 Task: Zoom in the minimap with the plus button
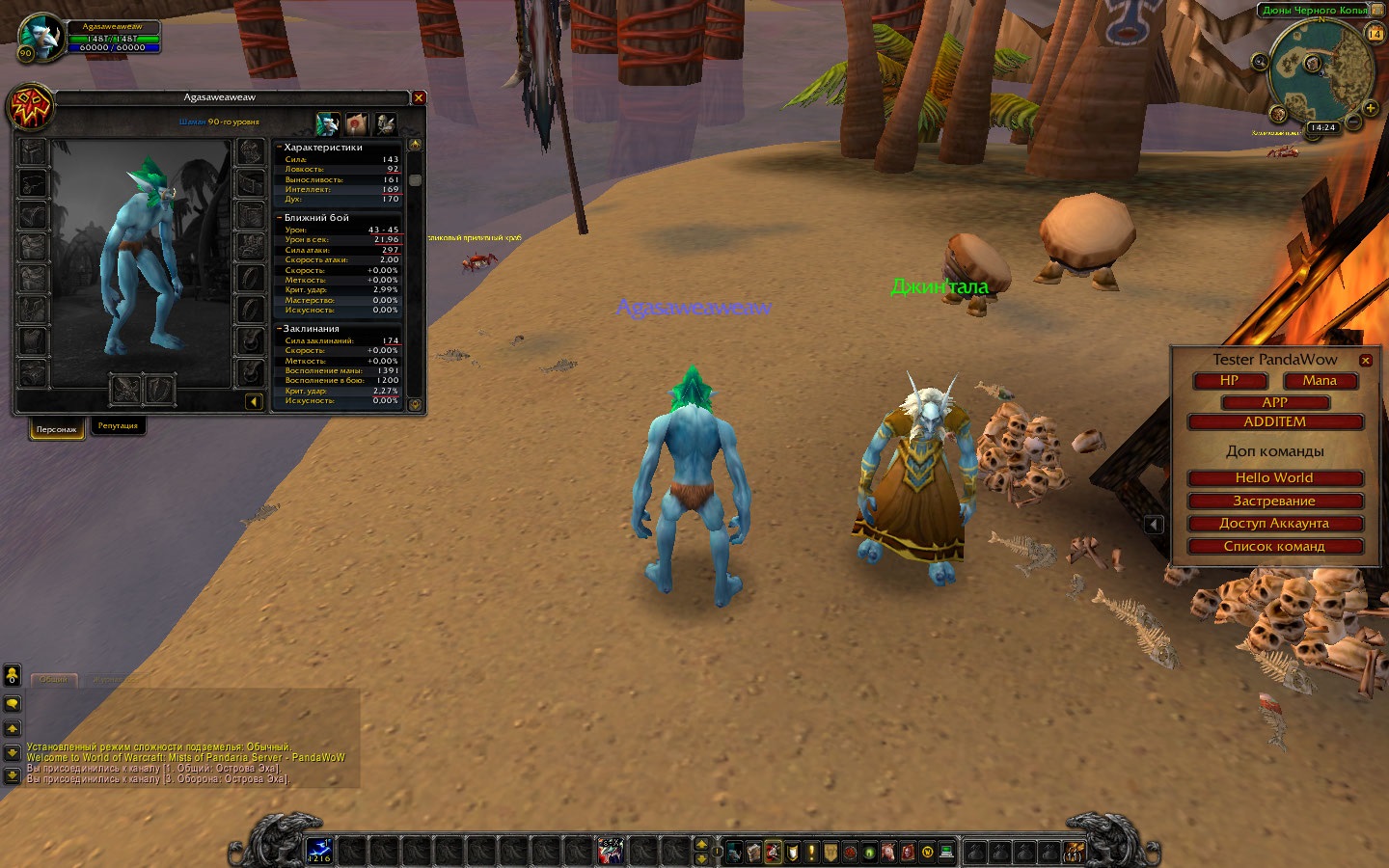tap(1370, 108)
